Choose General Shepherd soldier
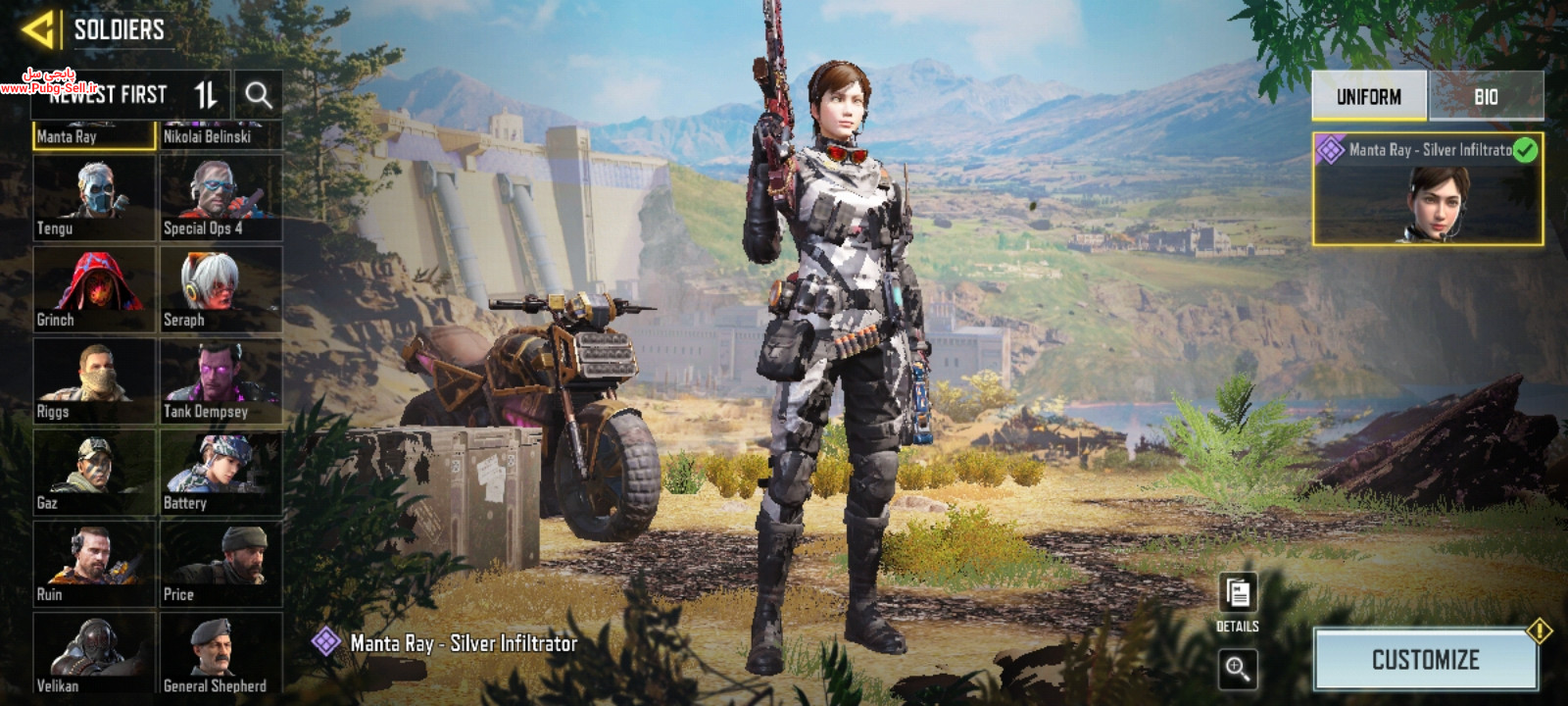The image size is (1568, 706). (x=221, y=653)
